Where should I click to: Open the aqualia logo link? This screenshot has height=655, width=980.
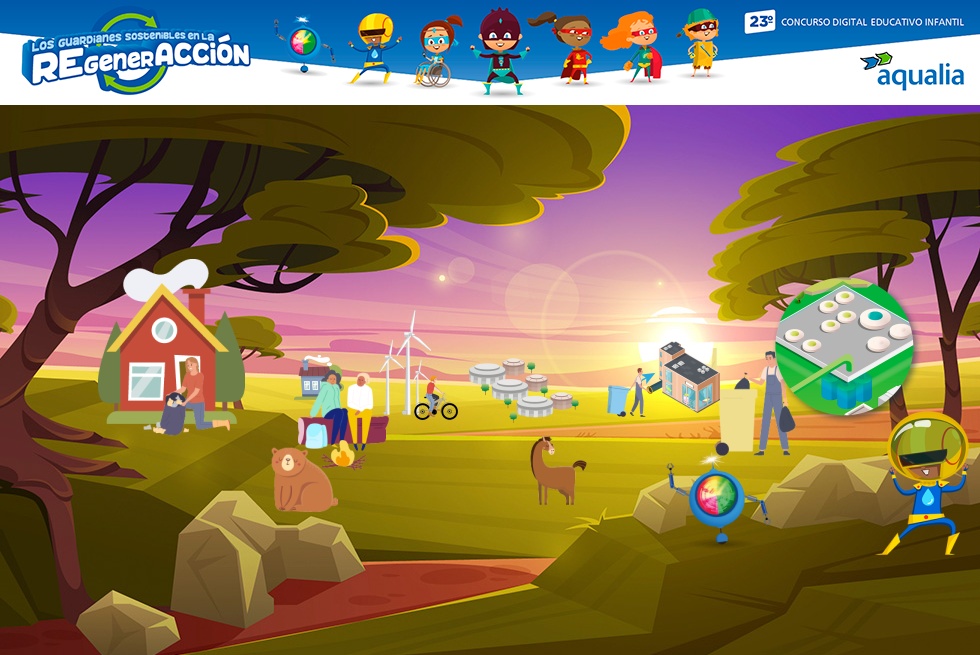(x=911, y=70)
